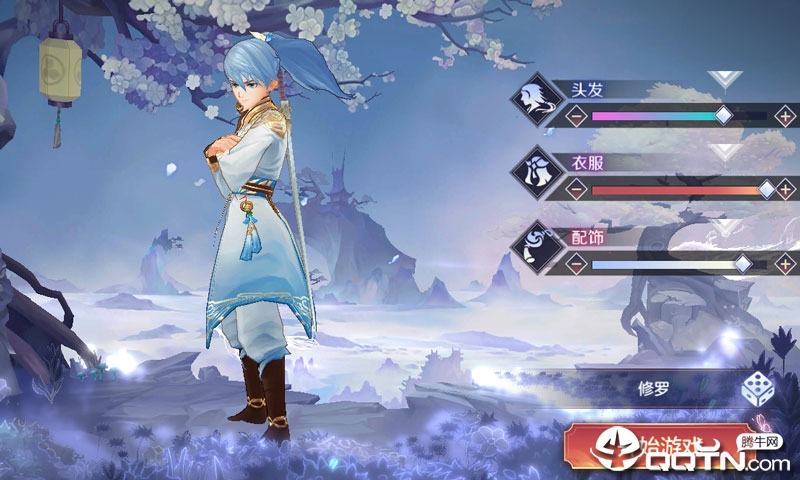Decrease the 衣服 clothes color with minus
800x480 pixels.
pos(577,188)
